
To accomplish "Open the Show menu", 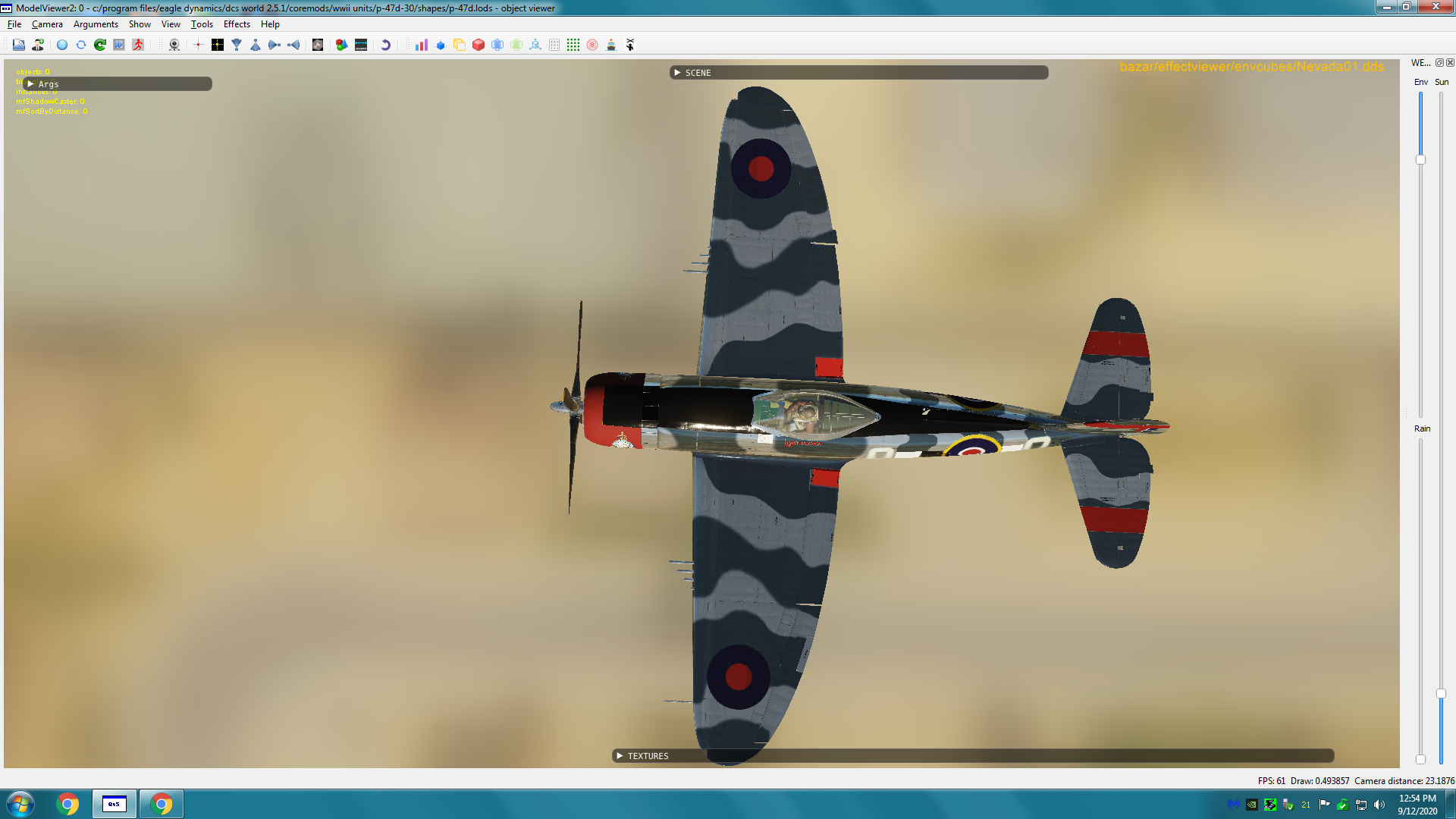I will [140, 24].
